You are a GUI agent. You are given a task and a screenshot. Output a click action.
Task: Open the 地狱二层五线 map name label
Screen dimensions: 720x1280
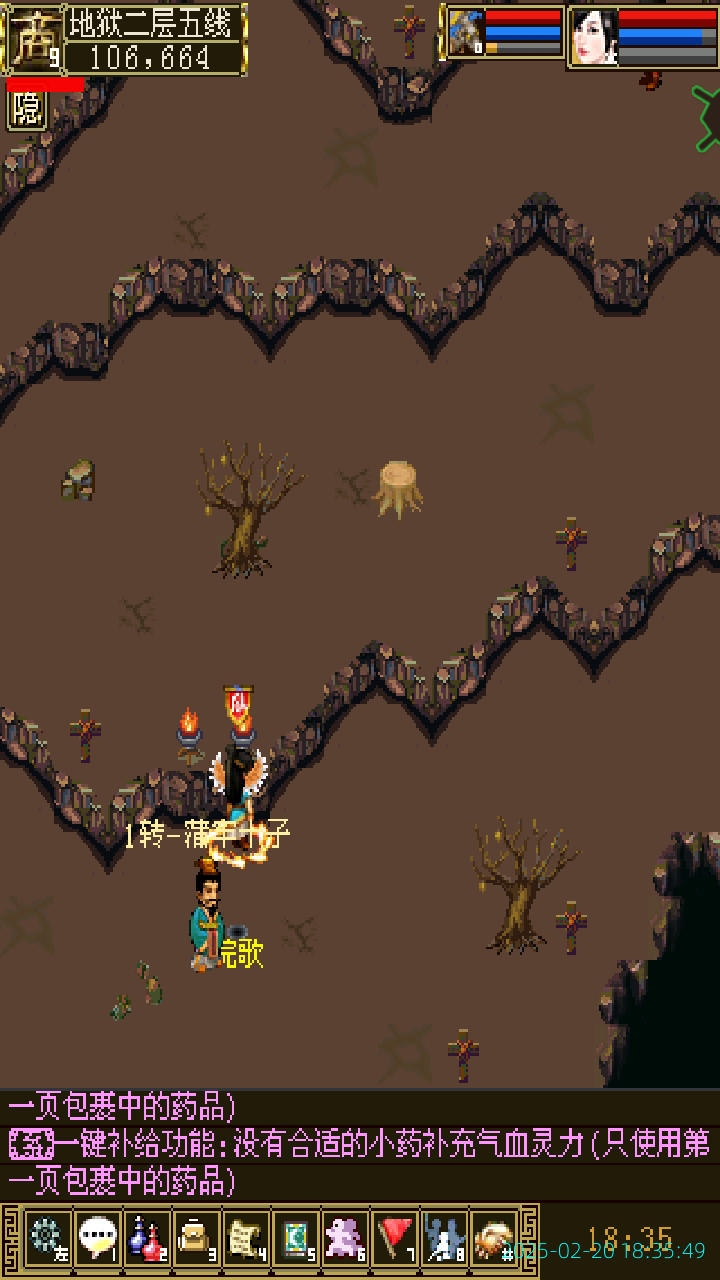click(x=155, y=23)
